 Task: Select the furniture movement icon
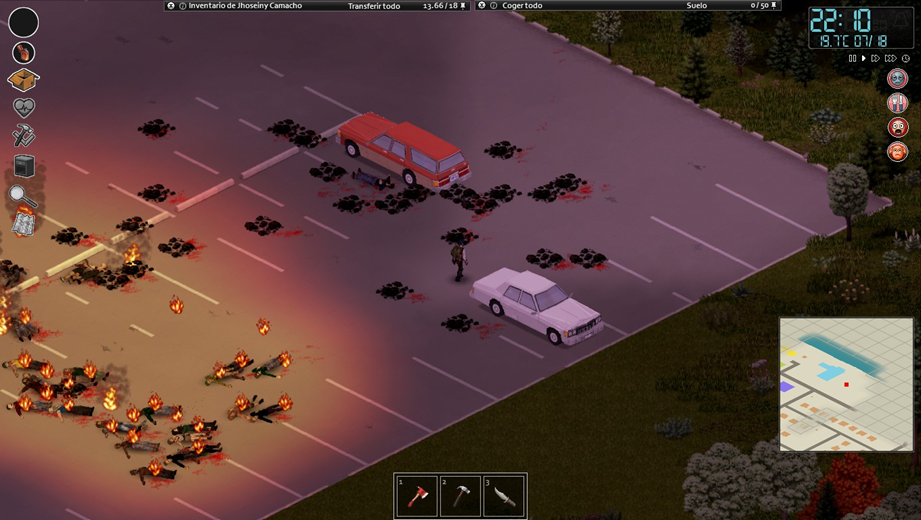pyautogui.click(x=23, y=166)
